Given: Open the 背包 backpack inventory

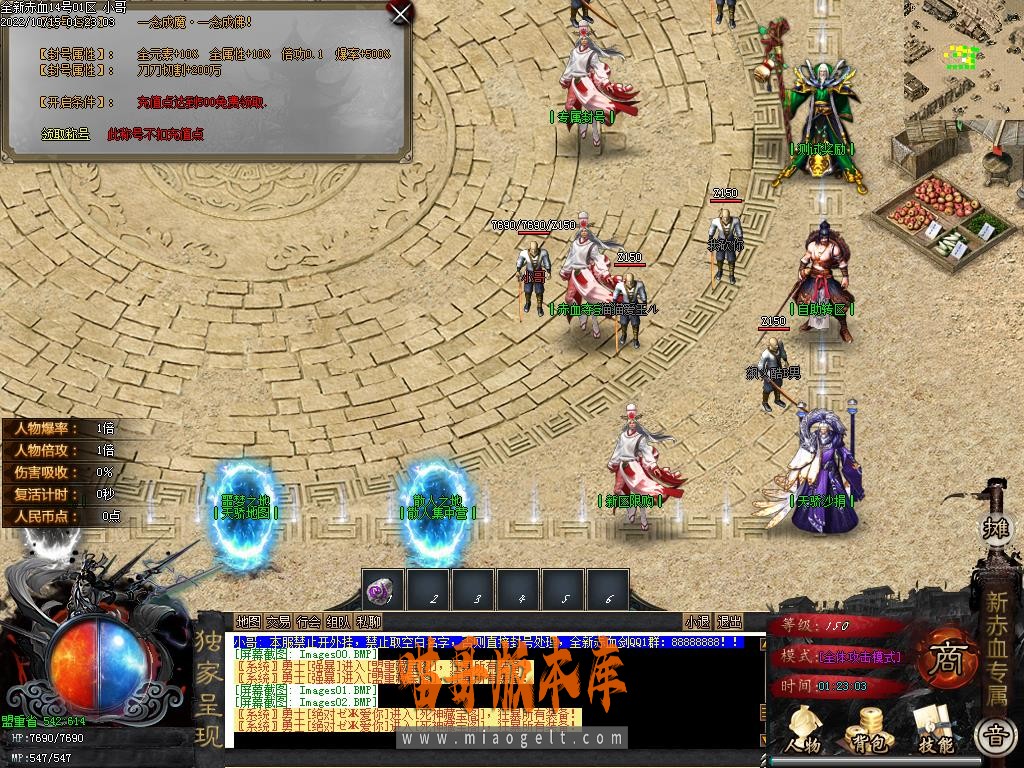Looking at the screenshot, I should coord(867,730).
